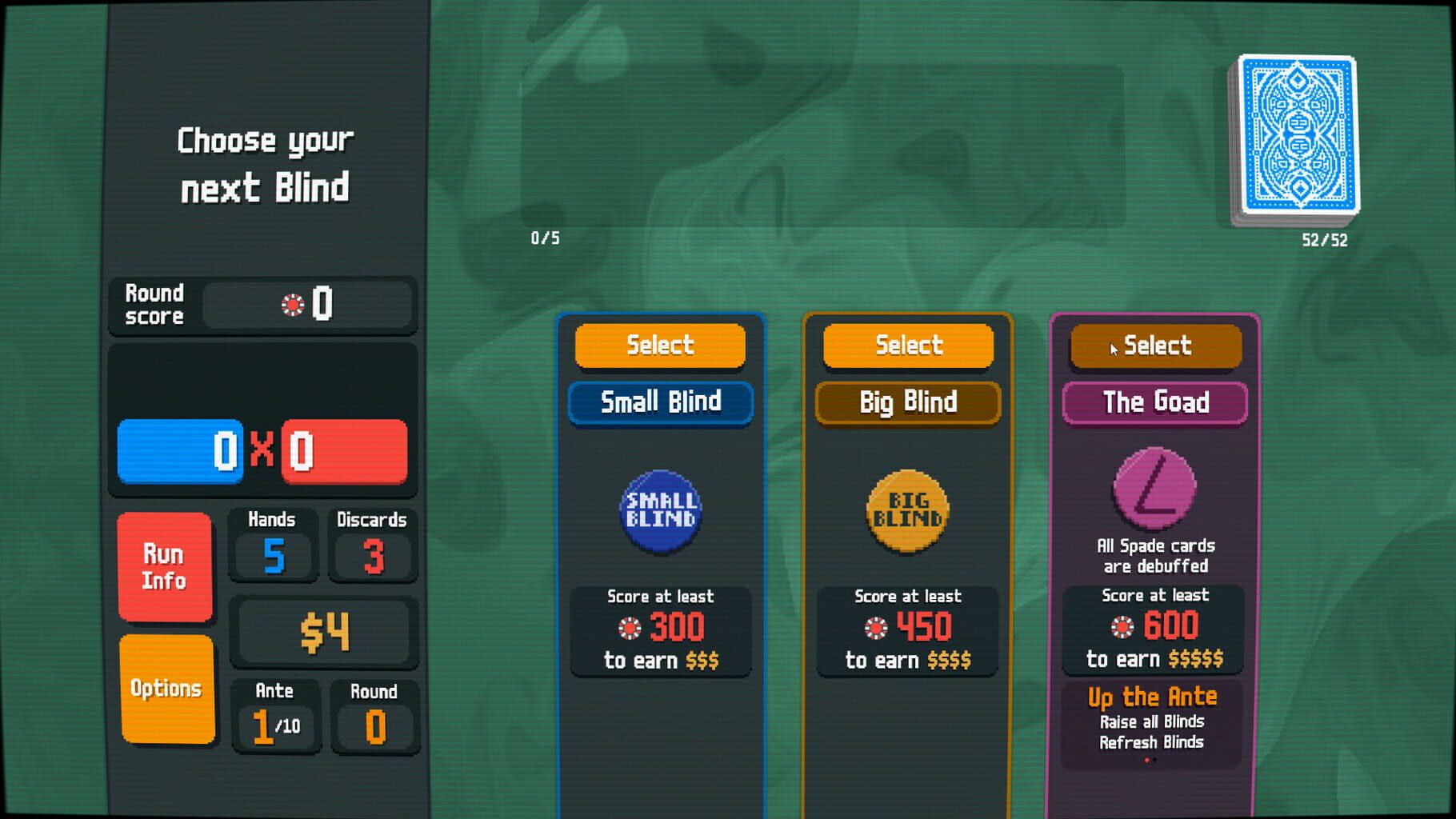Viewport: 1456px width, 819px height.
Task: Select the Small Blind to play it
Action: coord(661,346)
